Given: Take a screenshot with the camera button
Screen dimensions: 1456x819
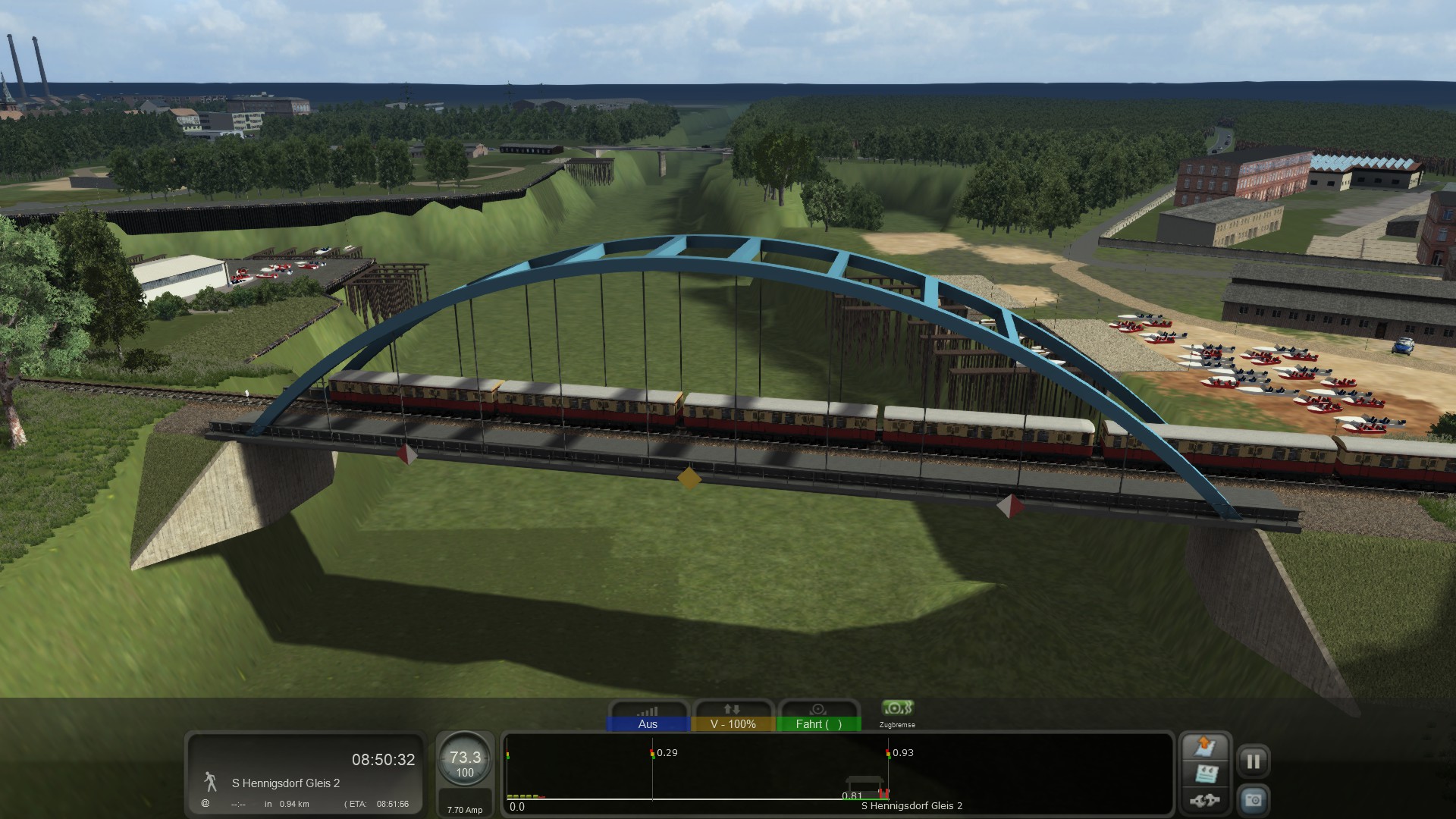Looking at the screenshot, I should pos(1253,800).
